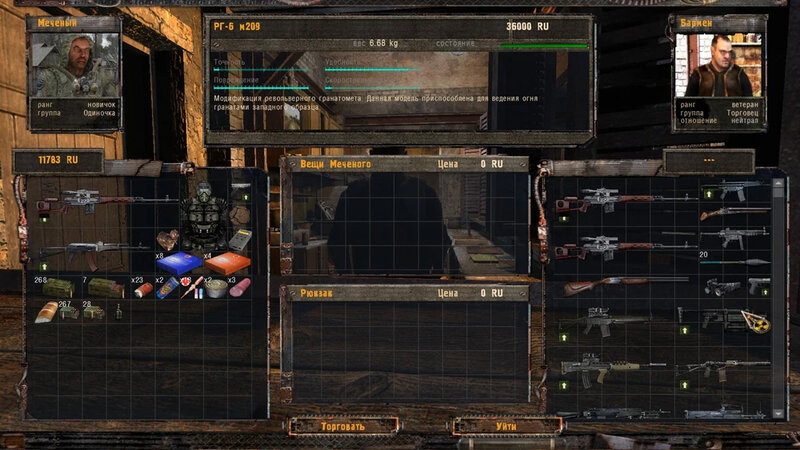Pick the bandage stack marked x23
Viewport: 800px width, 450px height.
146,288
